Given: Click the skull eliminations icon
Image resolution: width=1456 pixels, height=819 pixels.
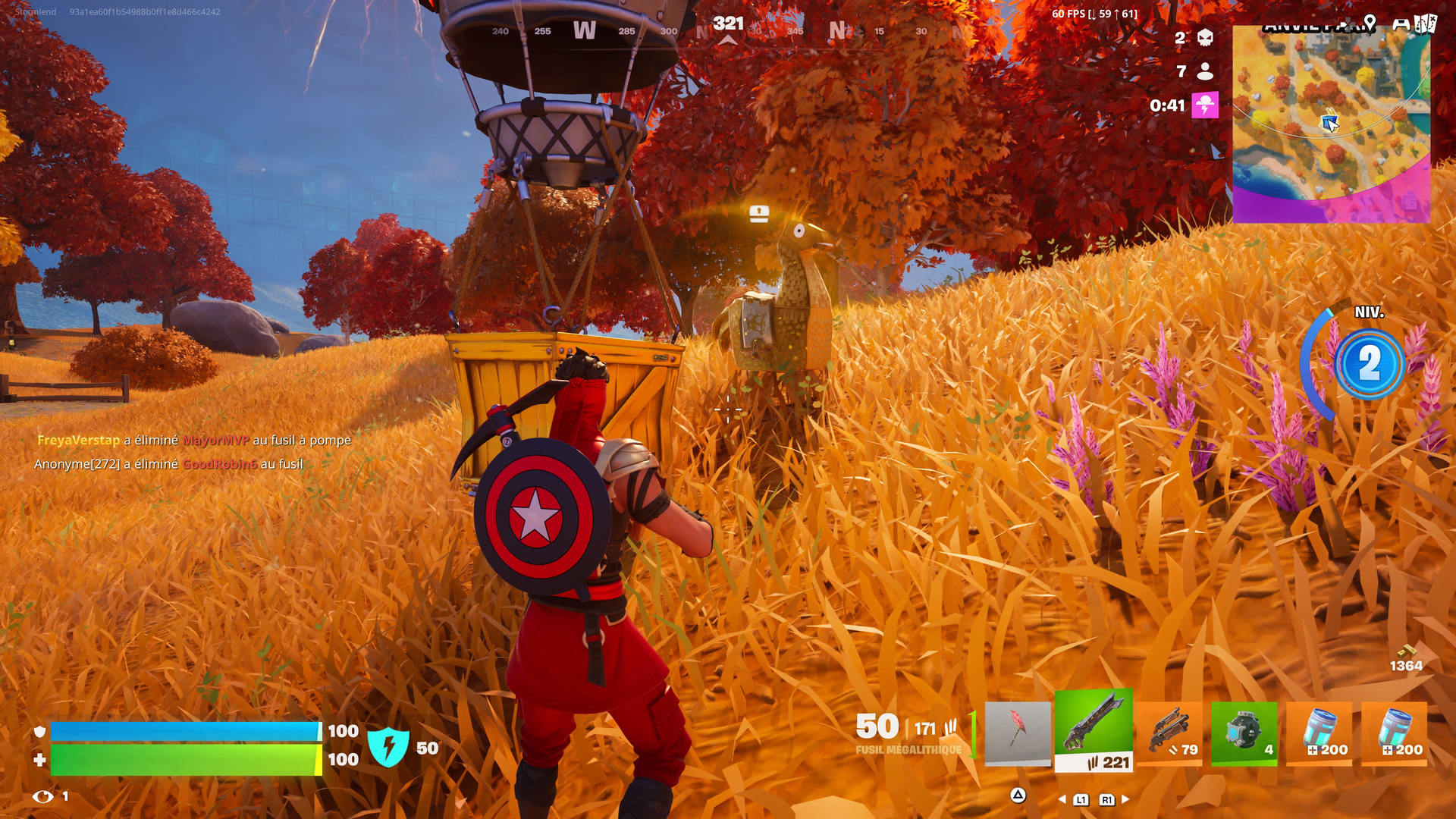Looking at the screenshot, I should point(1205,38).
